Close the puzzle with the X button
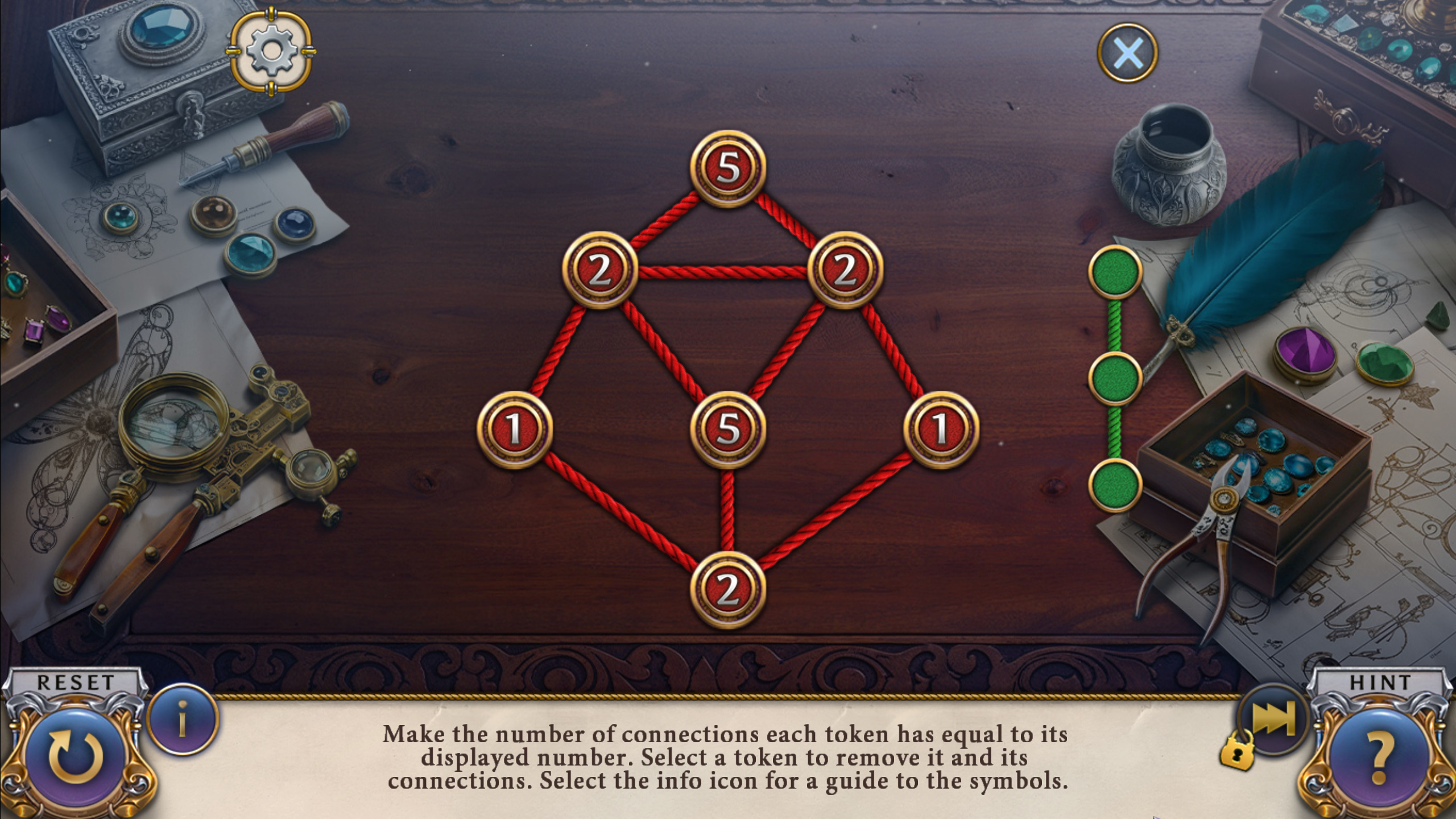1456x819 pixels. 1127,53
